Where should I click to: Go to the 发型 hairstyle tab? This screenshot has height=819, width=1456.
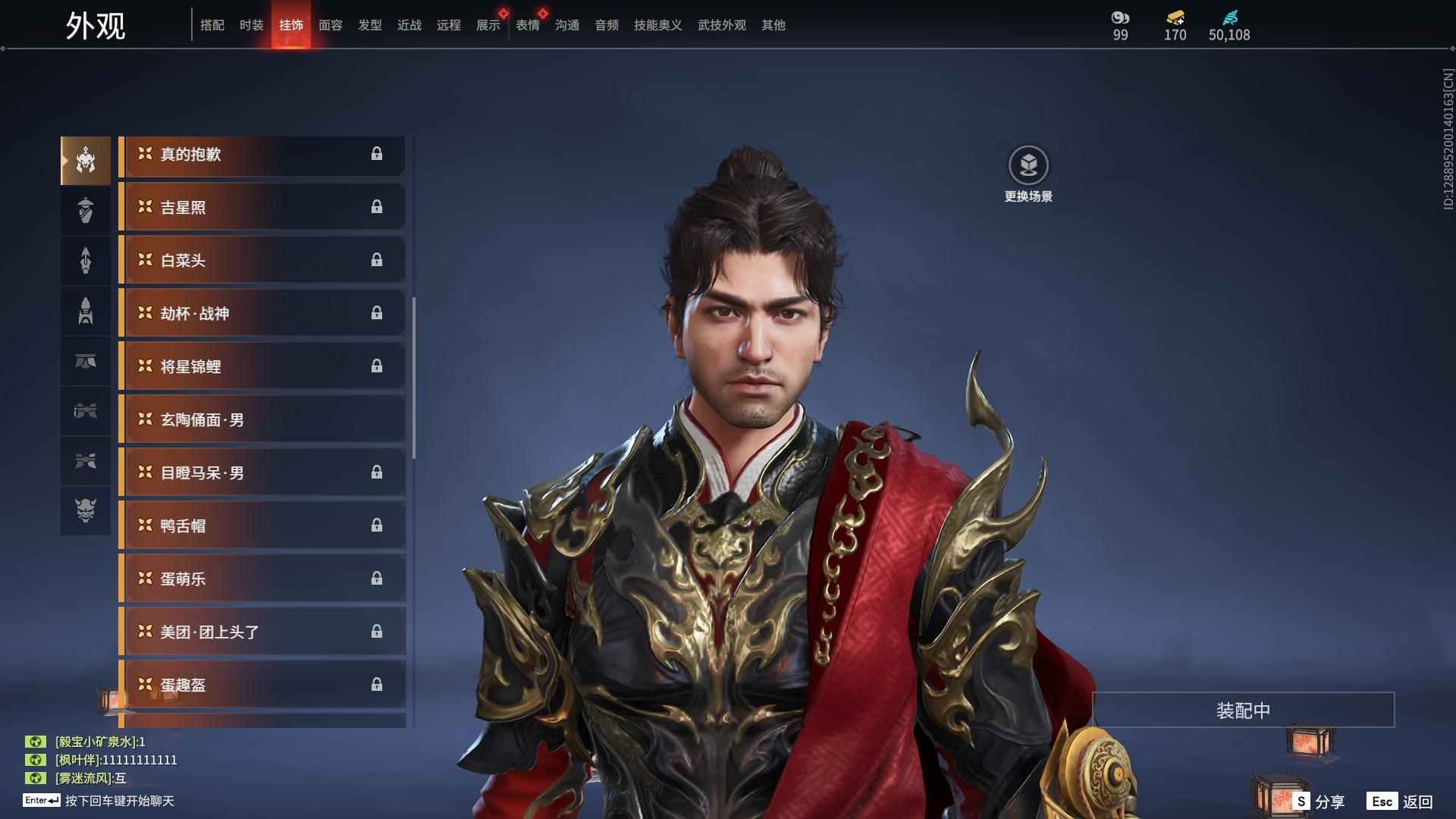pyautogui.click(x=369, y=25)
